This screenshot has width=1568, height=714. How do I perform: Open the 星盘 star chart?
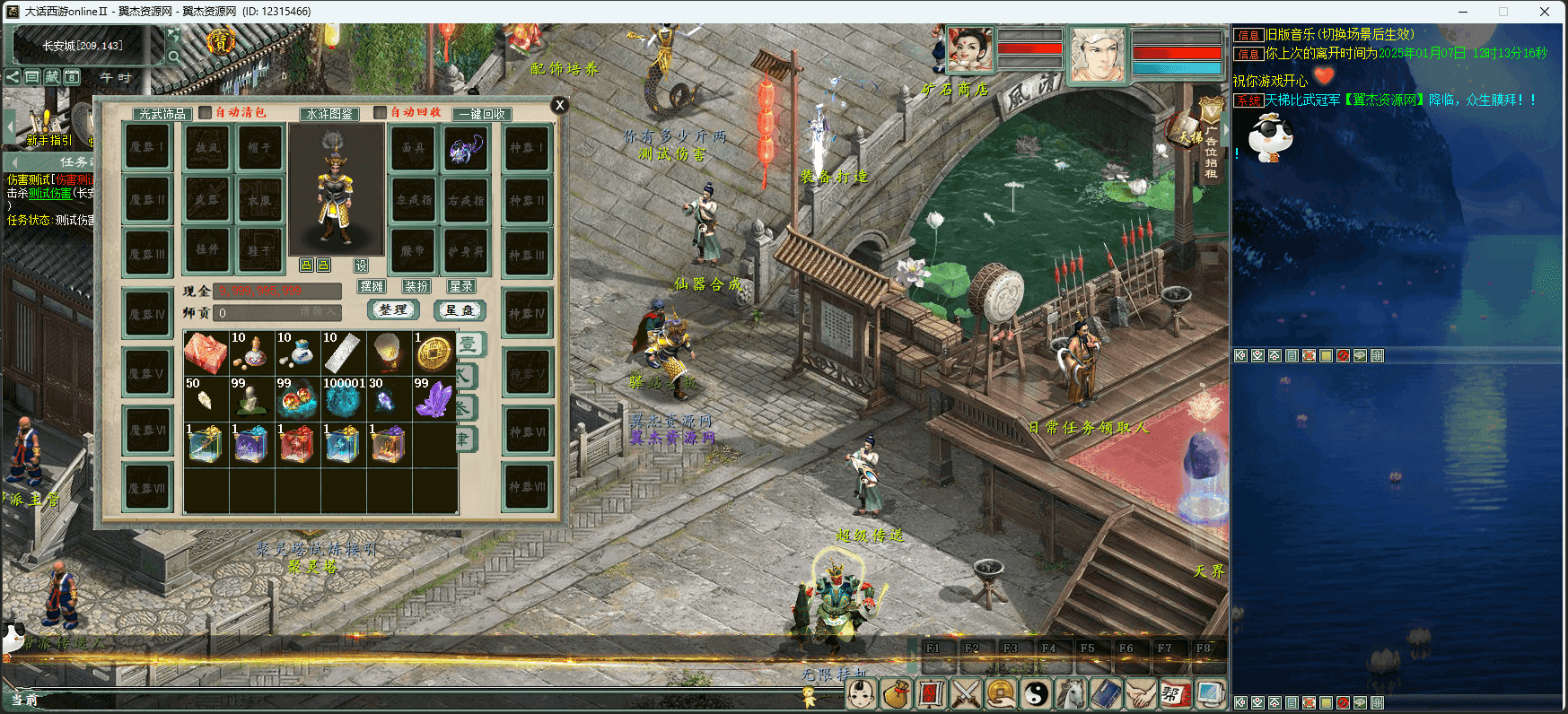pyautogui.click(x=460, y=309)
